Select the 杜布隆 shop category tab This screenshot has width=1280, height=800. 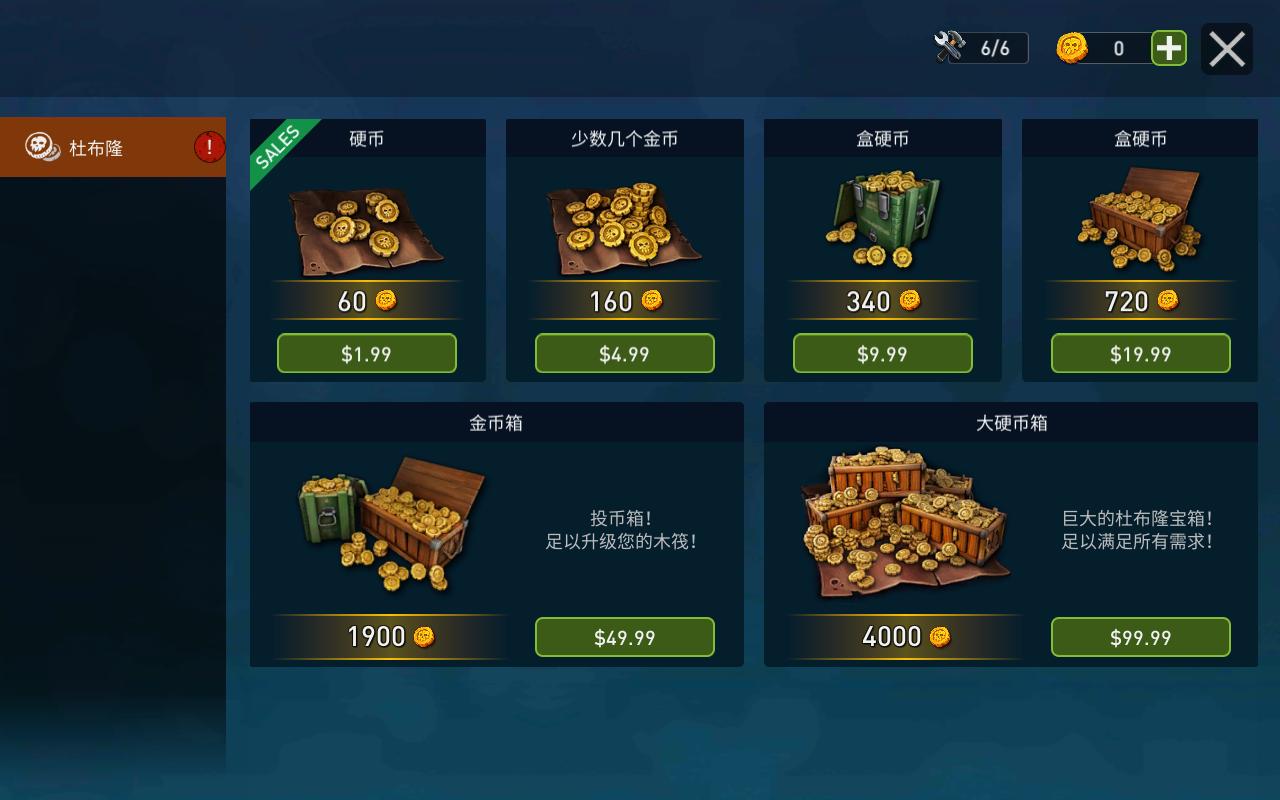coord(112,148)
